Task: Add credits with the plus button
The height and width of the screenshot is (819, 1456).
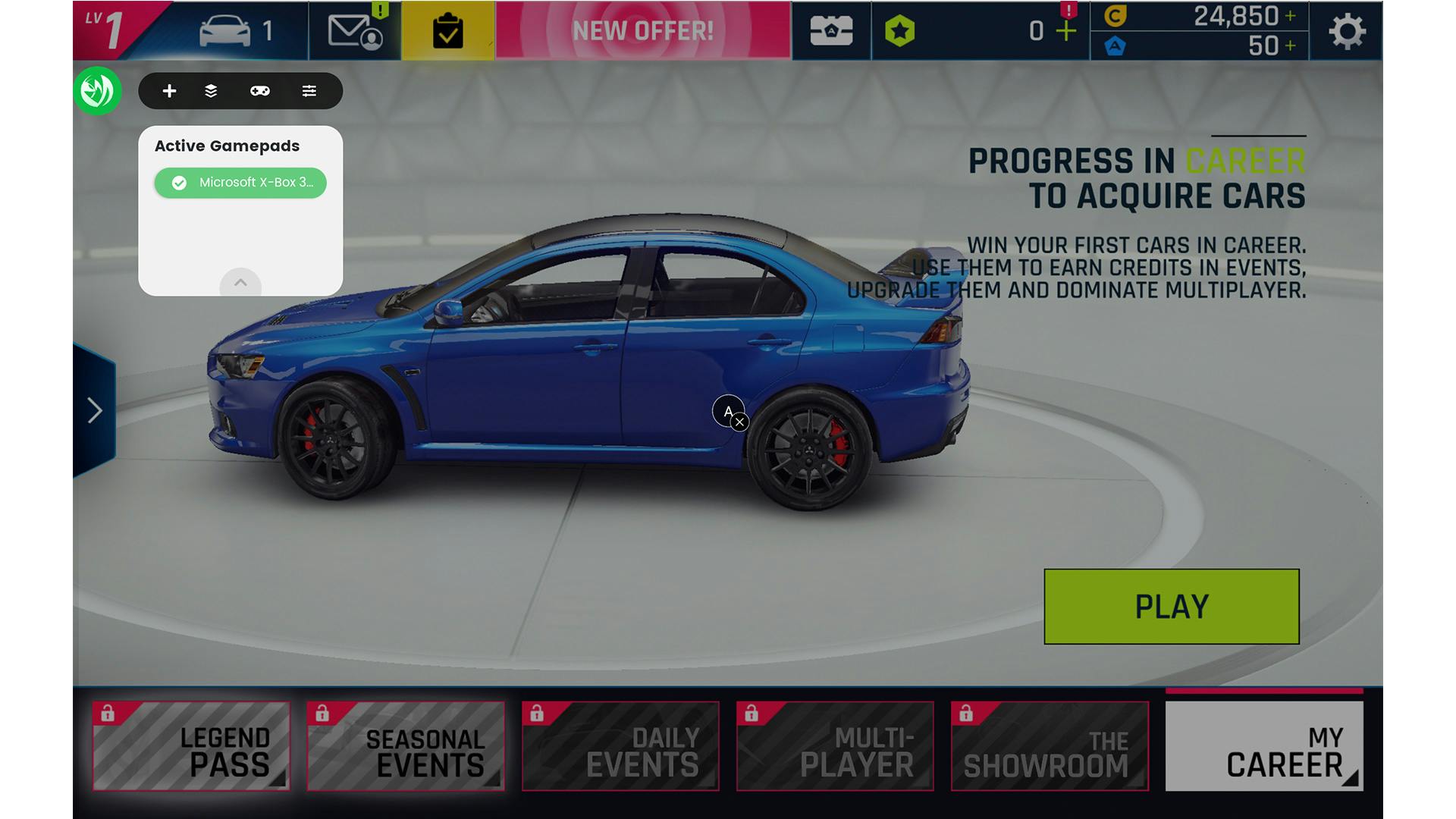Action: [1290, 16]
